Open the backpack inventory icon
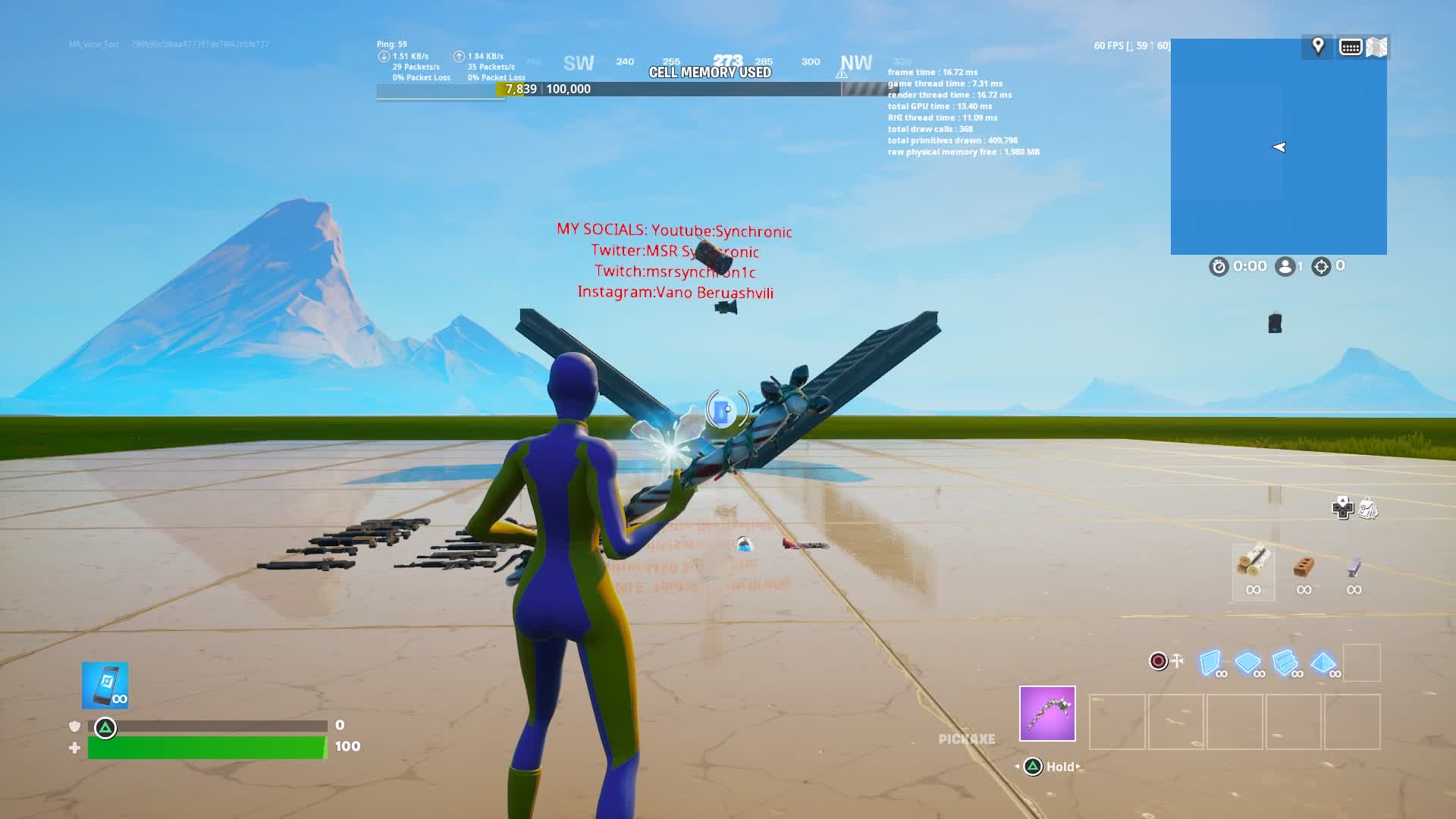 tap(1368, 508)
